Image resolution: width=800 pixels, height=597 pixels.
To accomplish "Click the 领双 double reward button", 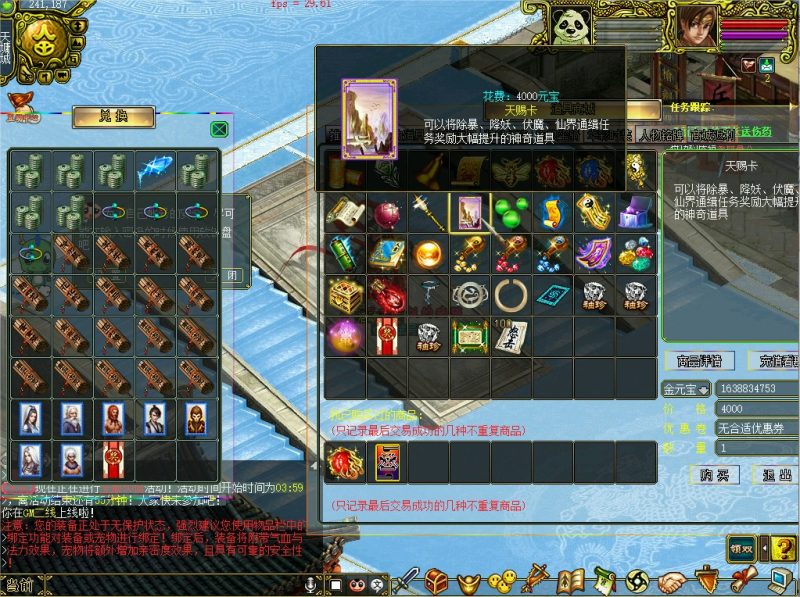I will [x=741, y=548].
